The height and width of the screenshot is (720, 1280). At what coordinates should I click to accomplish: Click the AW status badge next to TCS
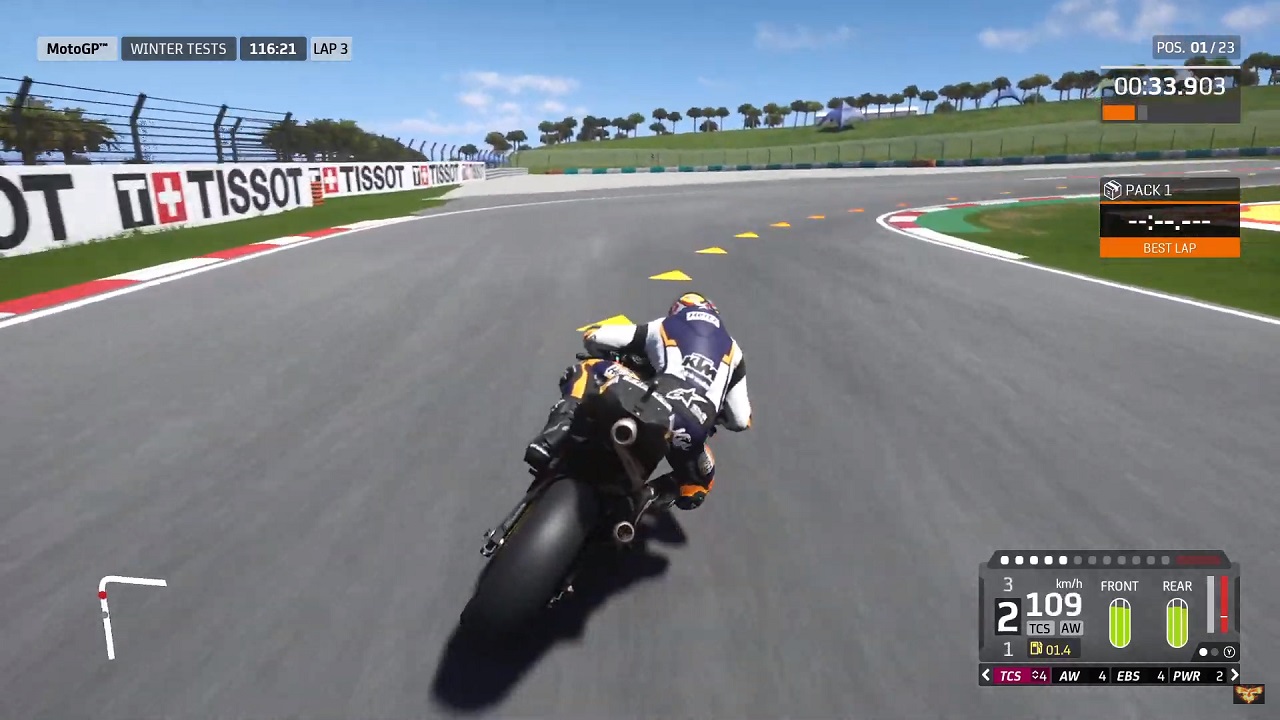pyautogui.click(x=1071, y=628)
